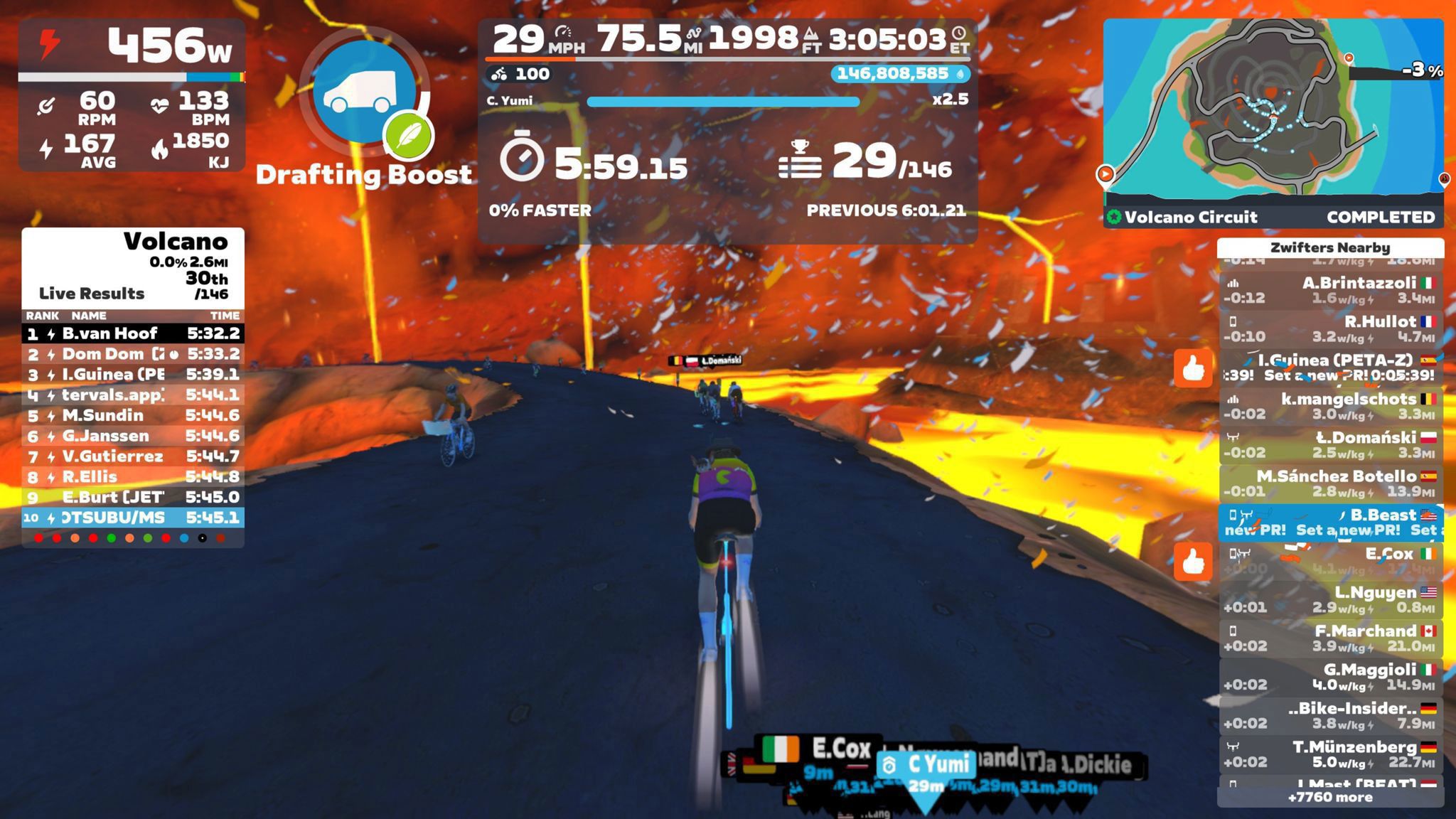Select G.Maggioli from nearby riders
This screenshot has width=1456, height=819.
[x=1330, y=676]
